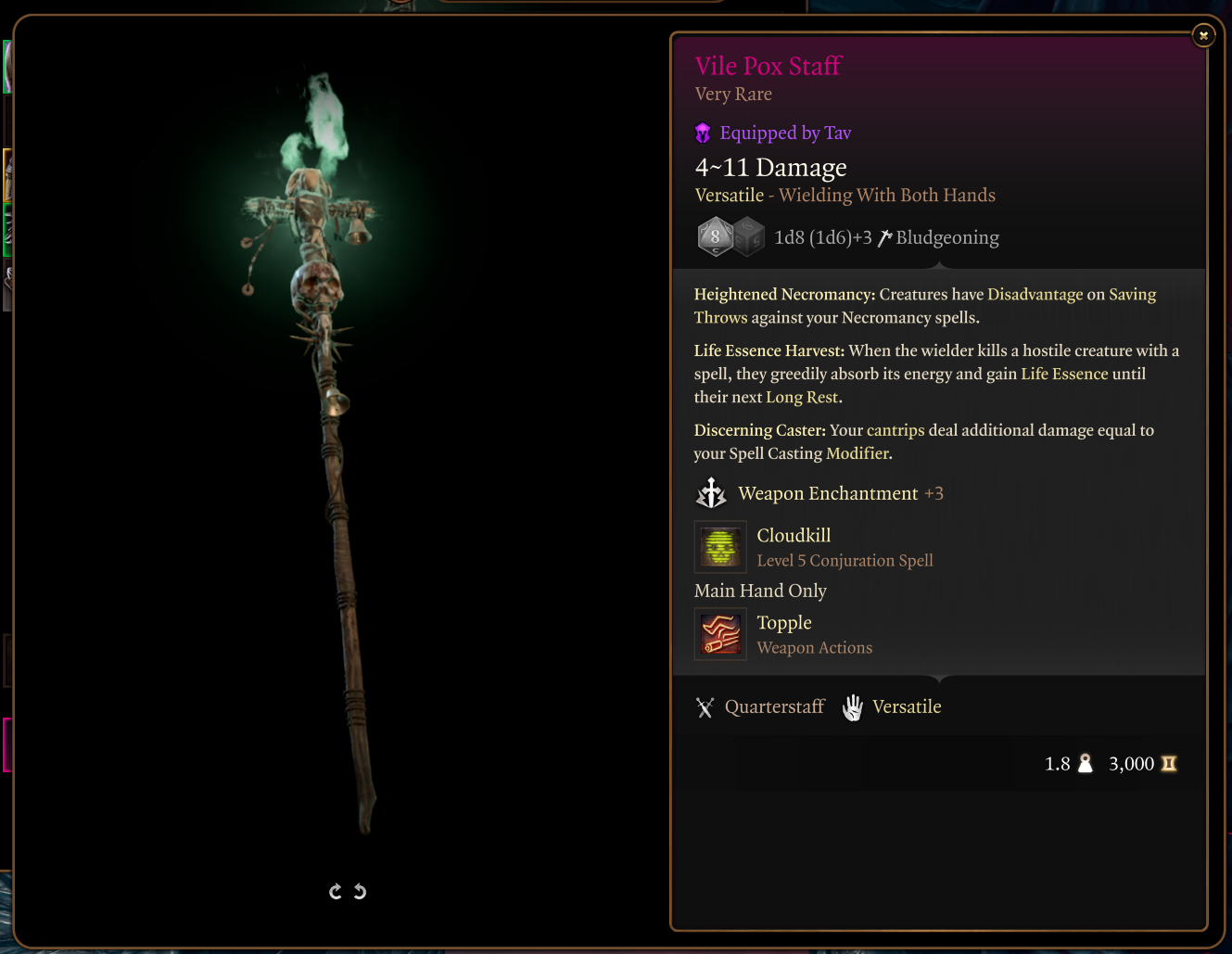
Task: Inspect the Topple weapon action icon
Action: [x=720, y=634]
